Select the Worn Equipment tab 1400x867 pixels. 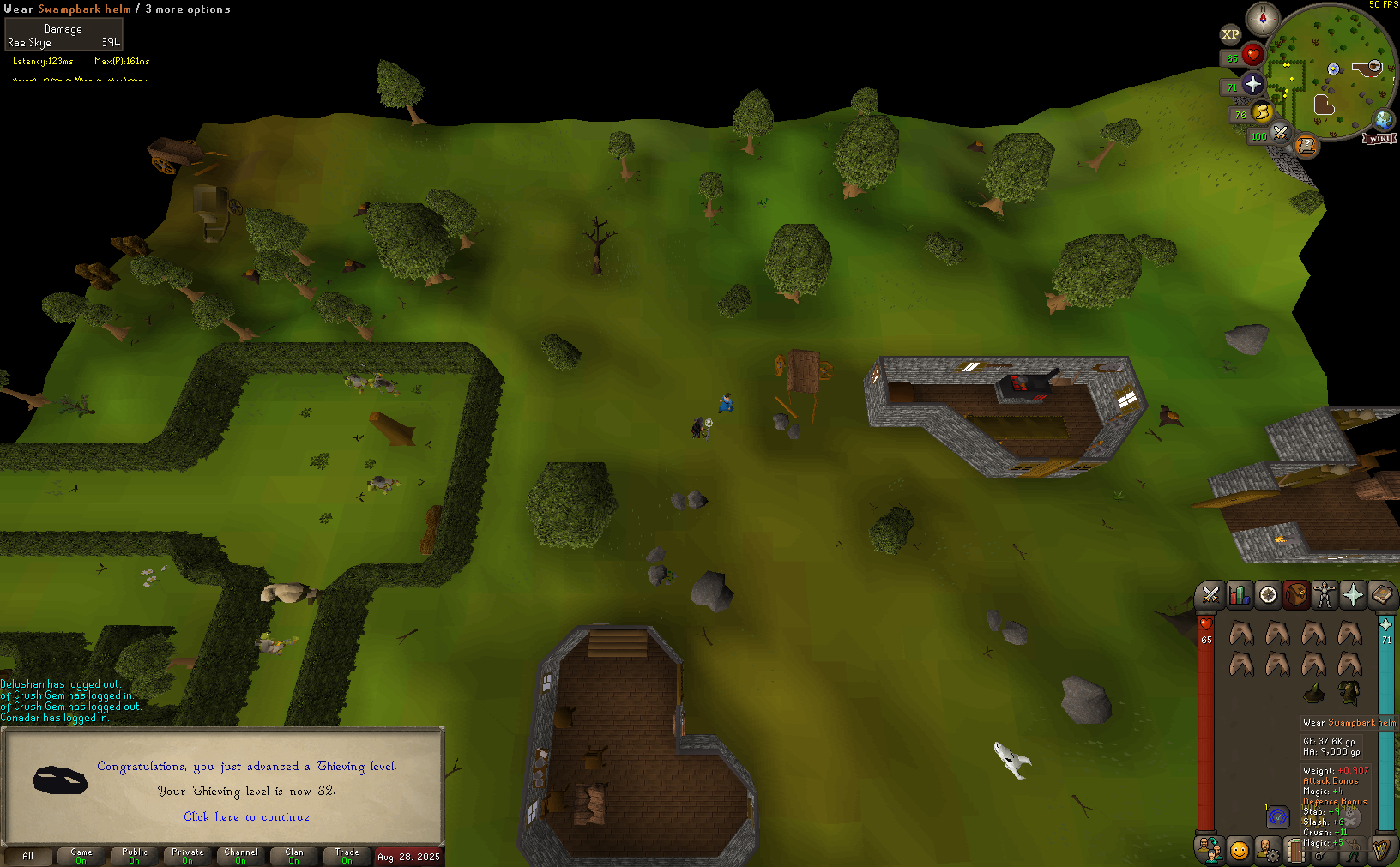[1325, 594]
